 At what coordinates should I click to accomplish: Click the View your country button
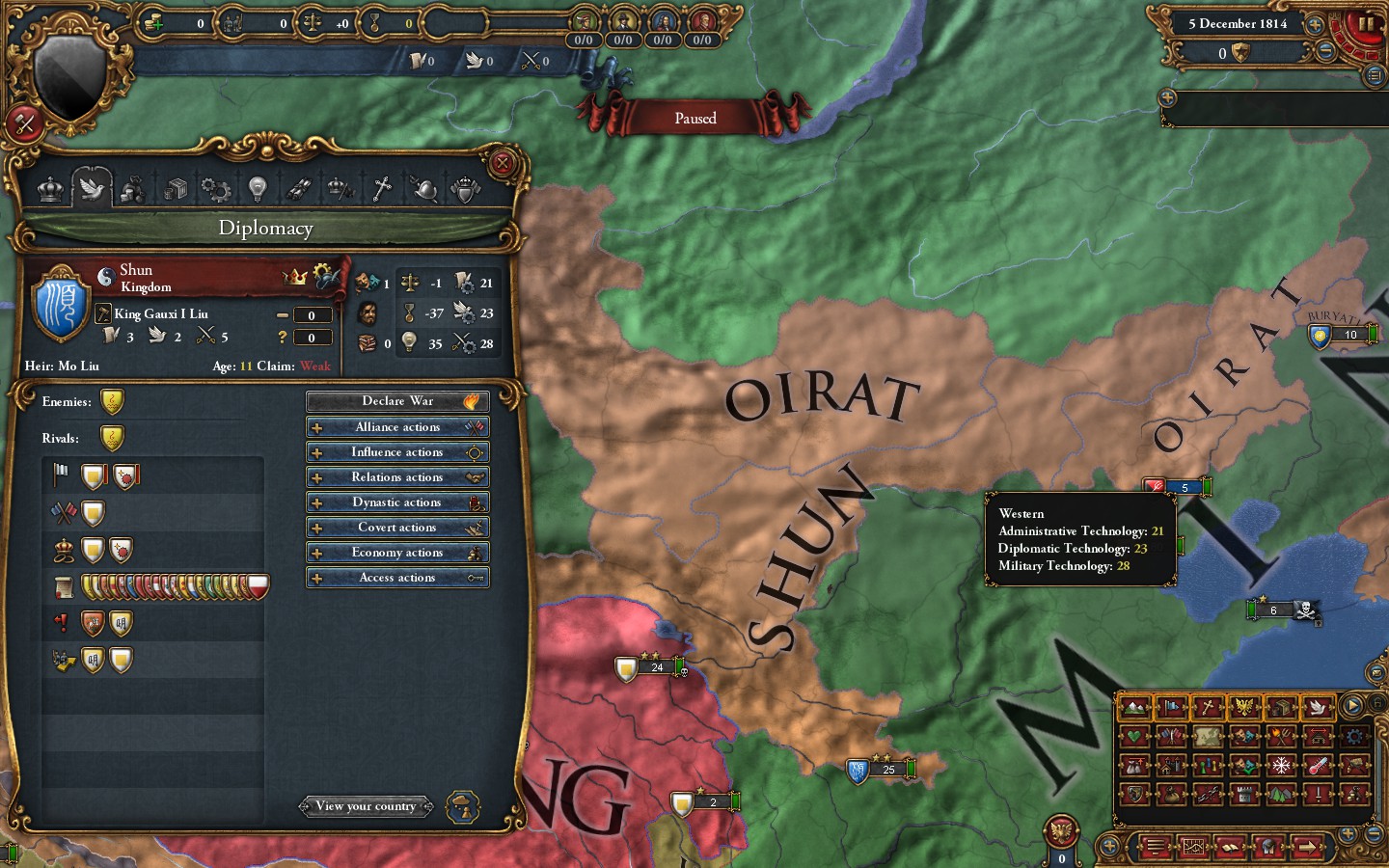[367, 806]
